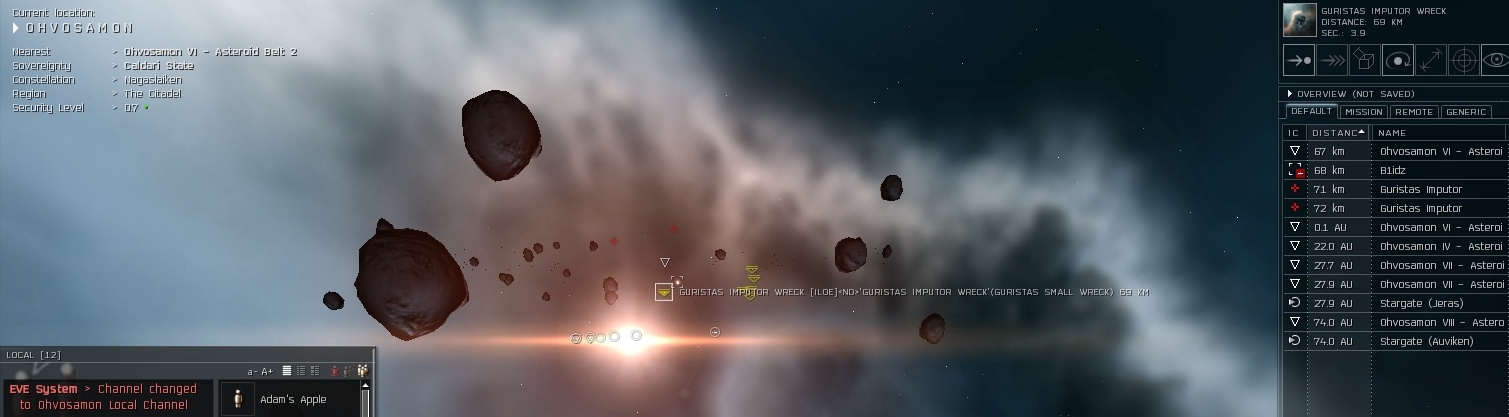Select the Generic overview tab

coord(1466,112)
